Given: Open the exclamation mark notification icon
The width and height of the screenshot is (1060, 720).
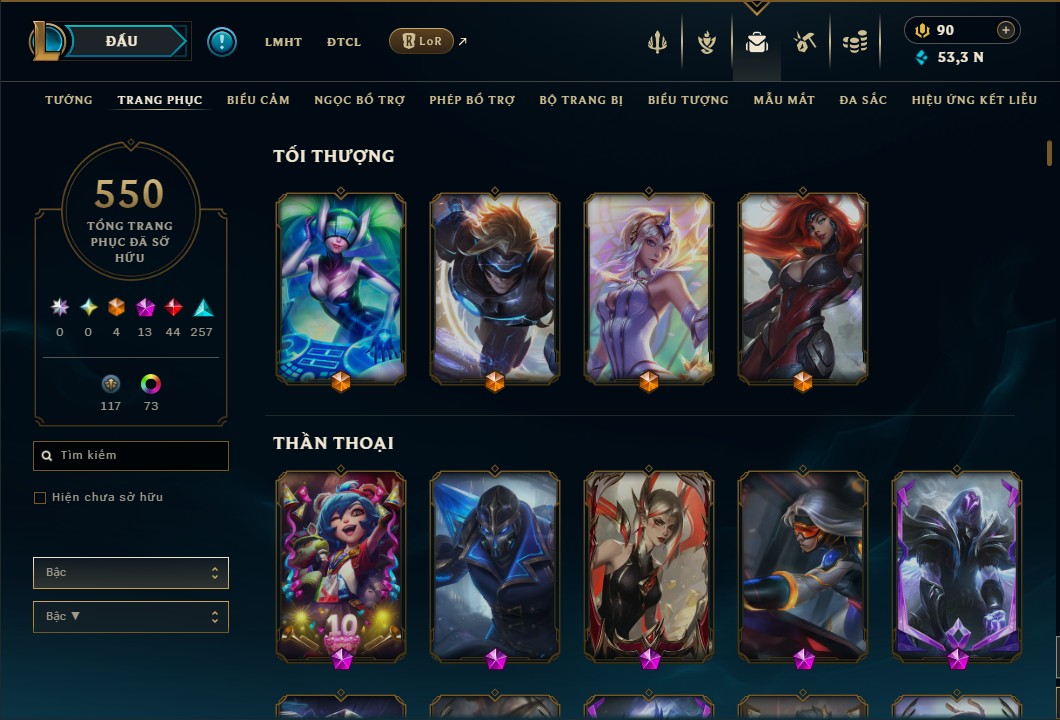Looking at the screenshot, I should coord(222,41).
